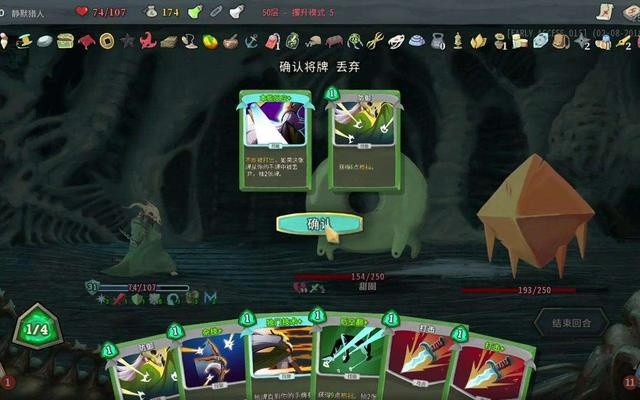The image size is (640, 400).
Task: Deselect the Defend card chosen for discard
Action: [363, 138]
